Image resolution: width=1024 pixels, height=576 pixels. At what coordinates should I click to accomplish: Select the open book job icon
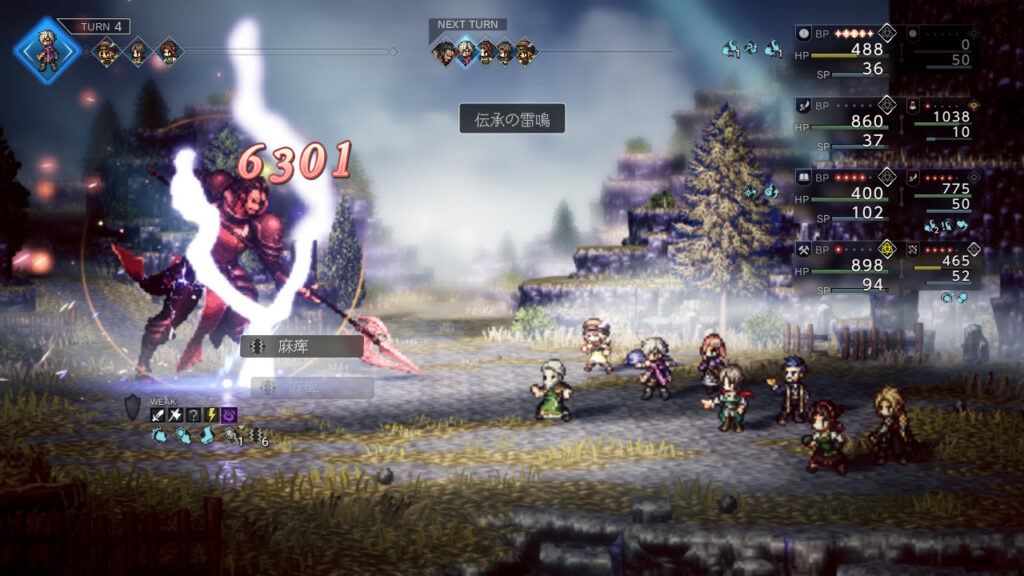pos(803,176)
